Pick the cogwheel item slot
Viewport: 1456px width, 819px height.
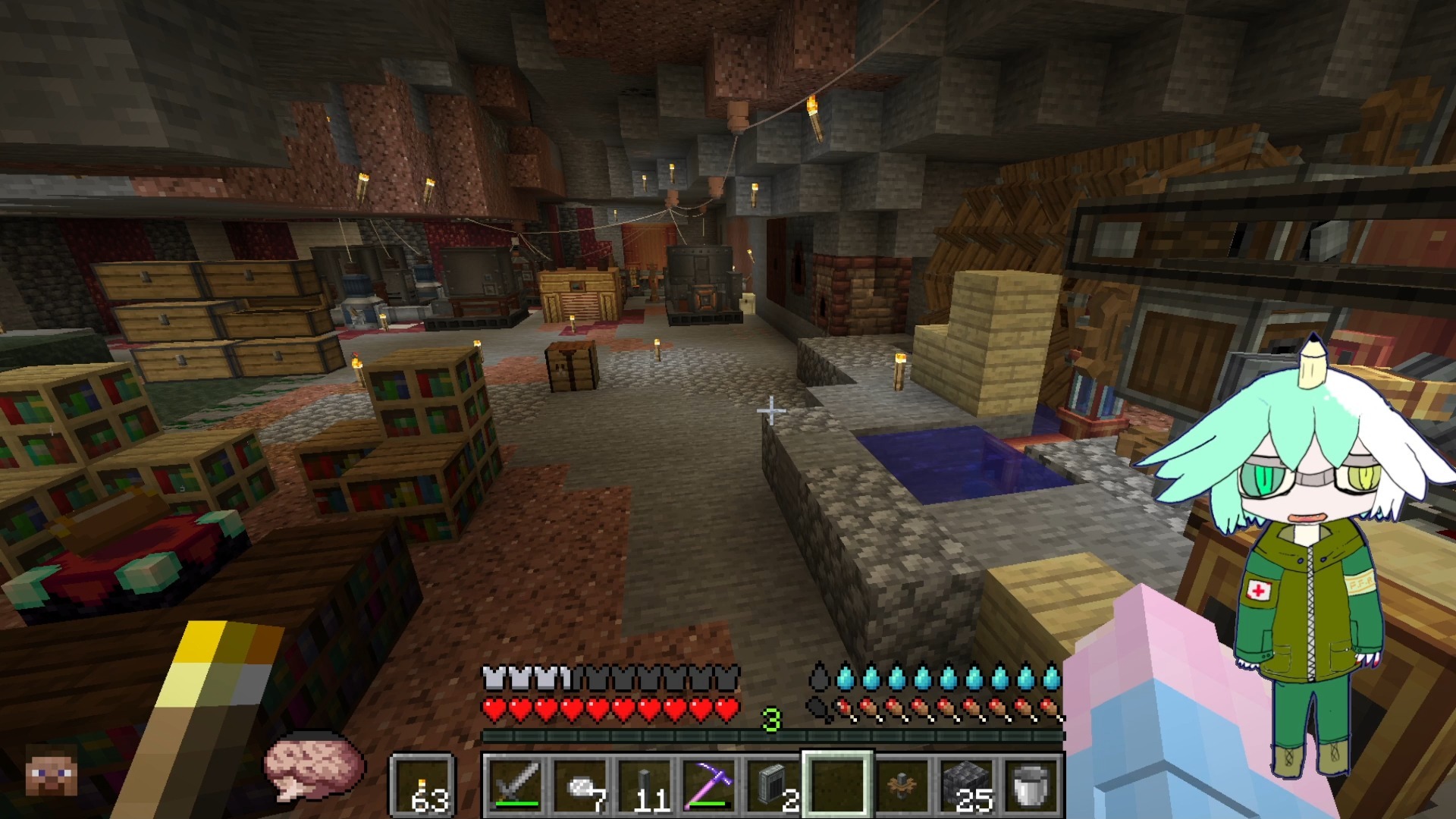pyautogui.click(x=902, y=784)
